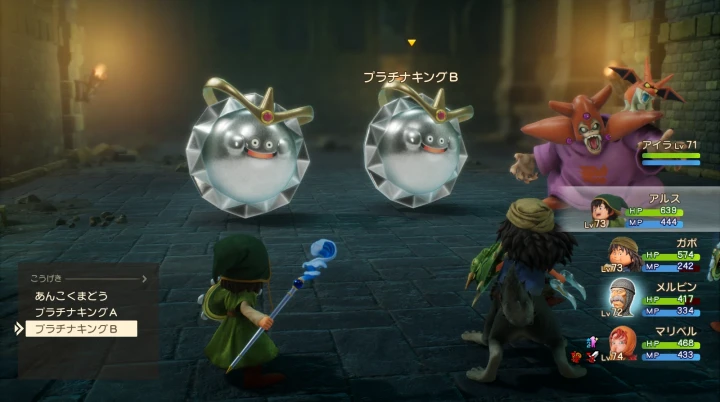Choose プラチナキングA in target list
The width and height of the screenshot is (720, 402).
(76, 312)
